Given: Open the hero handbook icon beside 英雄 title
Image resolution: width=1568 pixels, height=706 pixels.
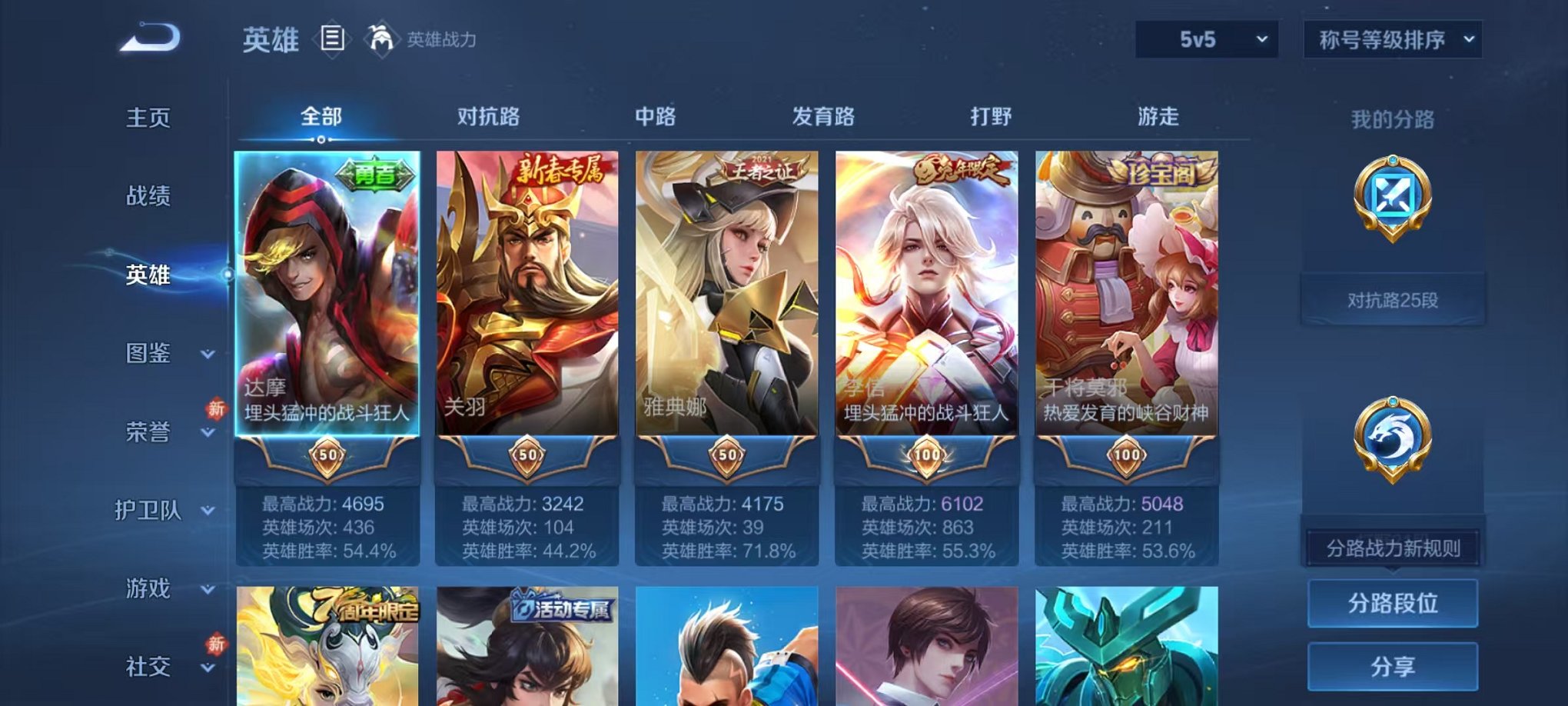Looking at the screenshot, I should pos(333,38).
